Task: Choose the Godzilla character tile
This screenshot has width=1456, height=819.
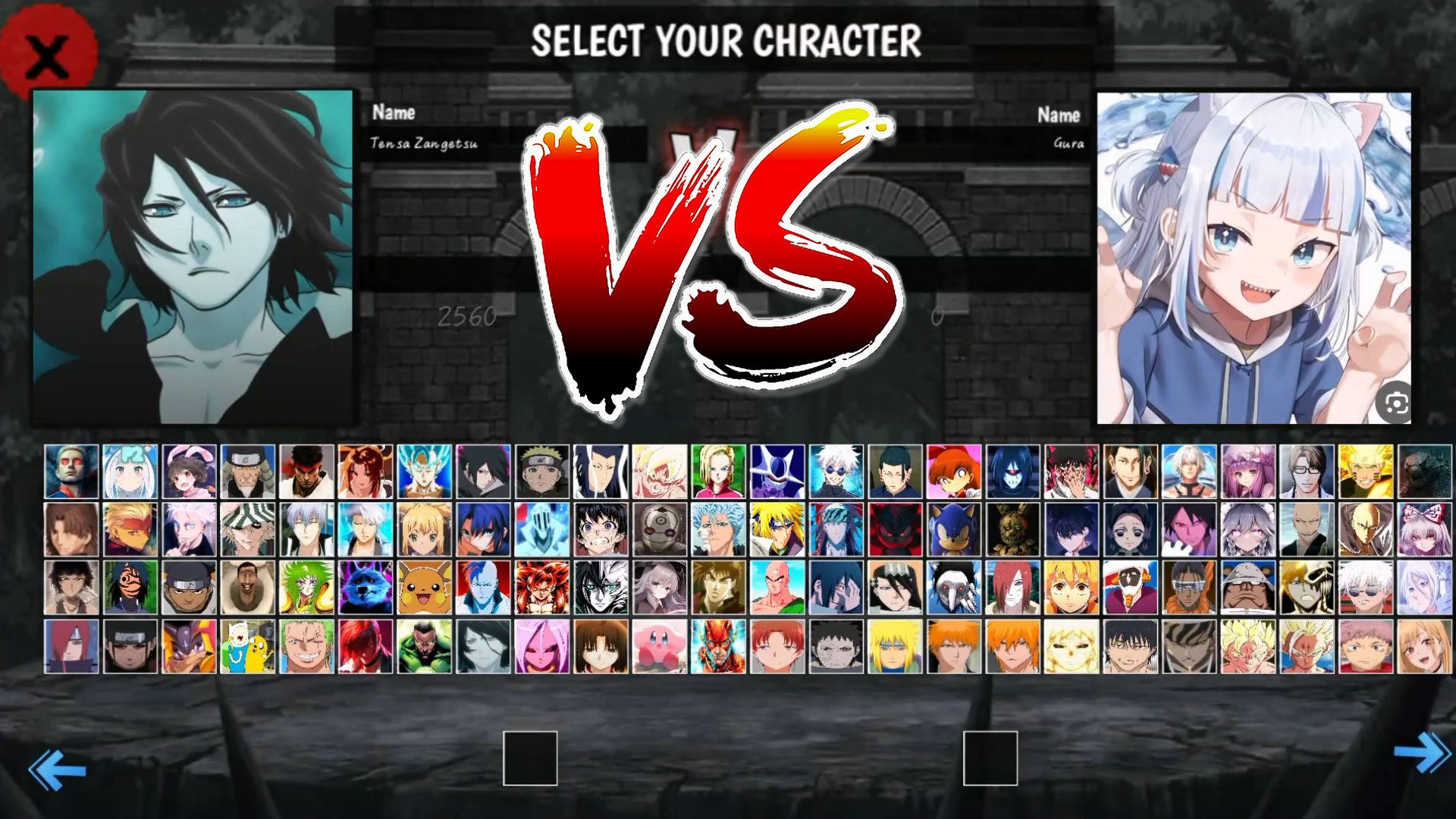Action: point(1424,471)
